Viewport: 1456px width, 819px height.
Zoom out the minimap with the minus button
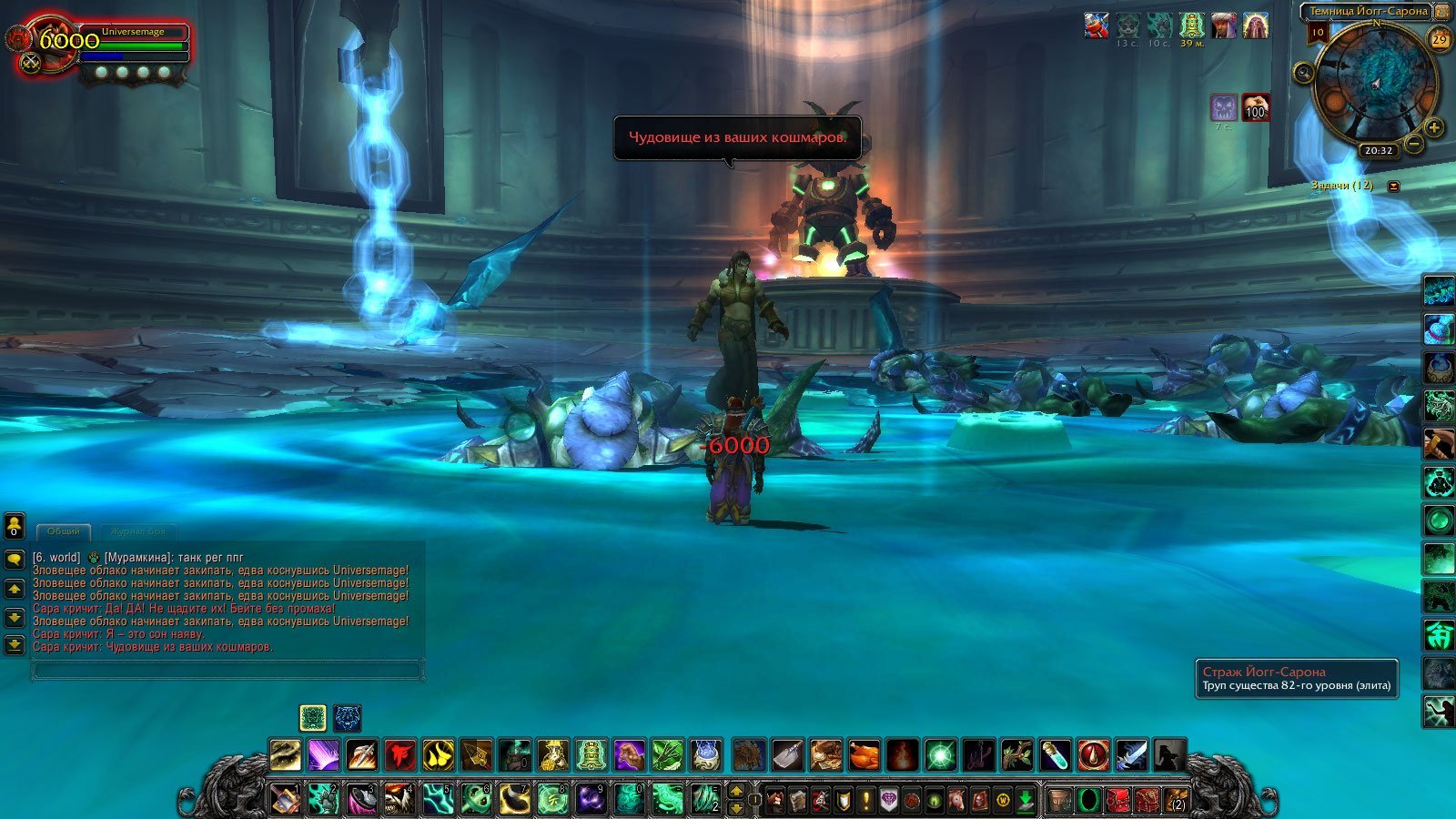click(x=1413, y=143)
